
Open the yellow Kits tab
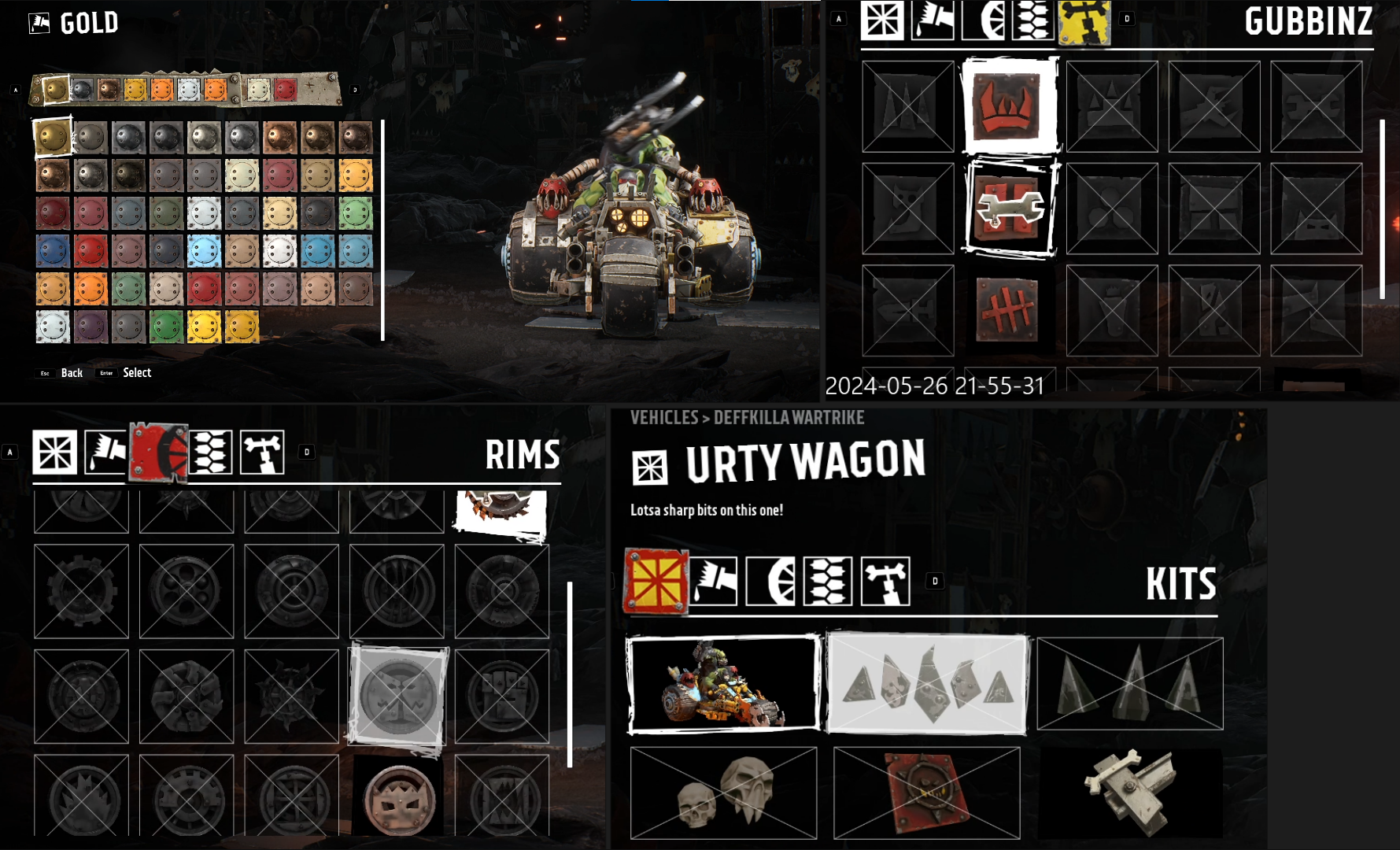655,582
